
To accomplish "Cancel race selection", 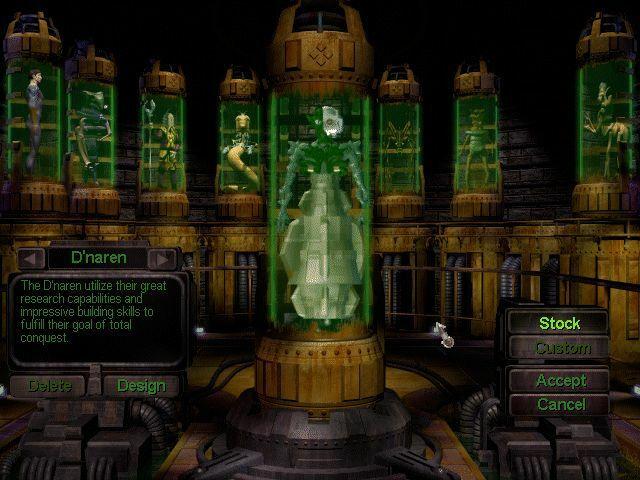I will pyautogui.click(x=560, y=404).
